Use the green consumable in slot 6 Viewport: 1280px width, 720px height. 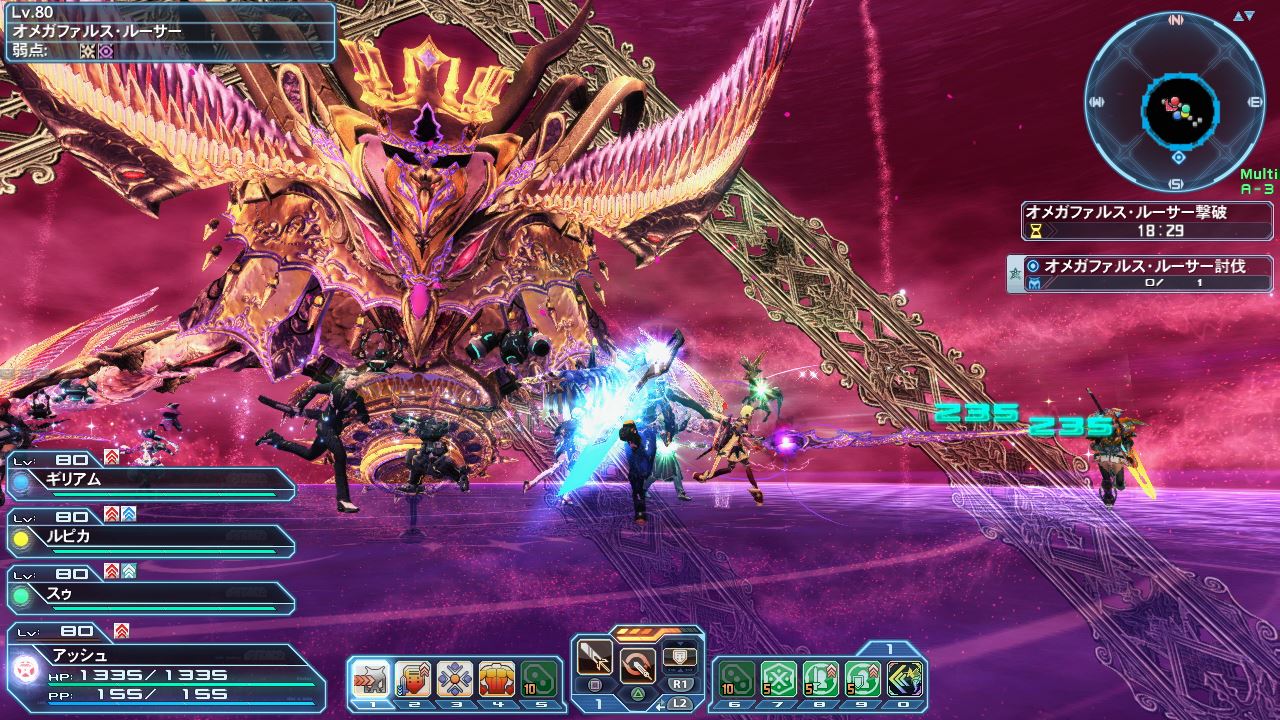(x=737, y=679)
